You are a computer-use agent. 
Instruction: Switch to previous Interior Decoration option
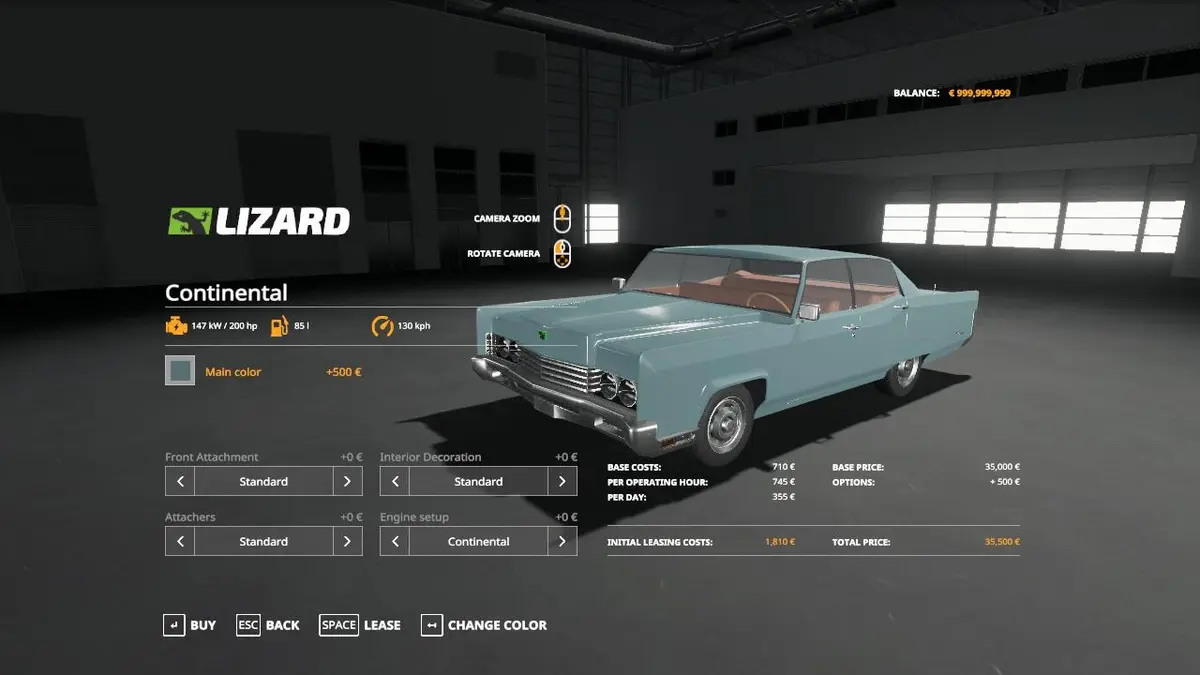(395, 481)
